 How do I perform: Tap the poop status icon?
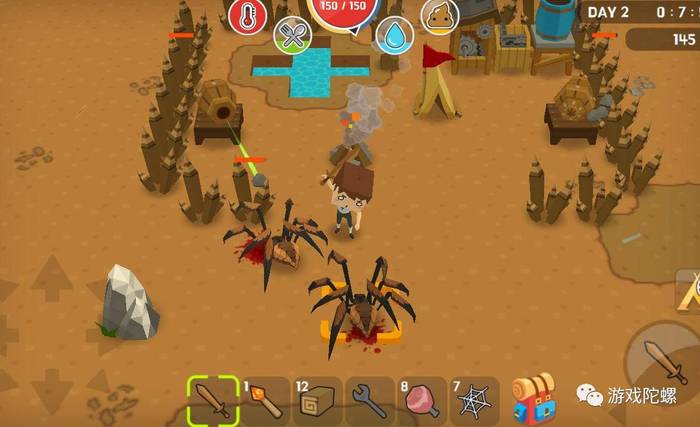[439, 15]
